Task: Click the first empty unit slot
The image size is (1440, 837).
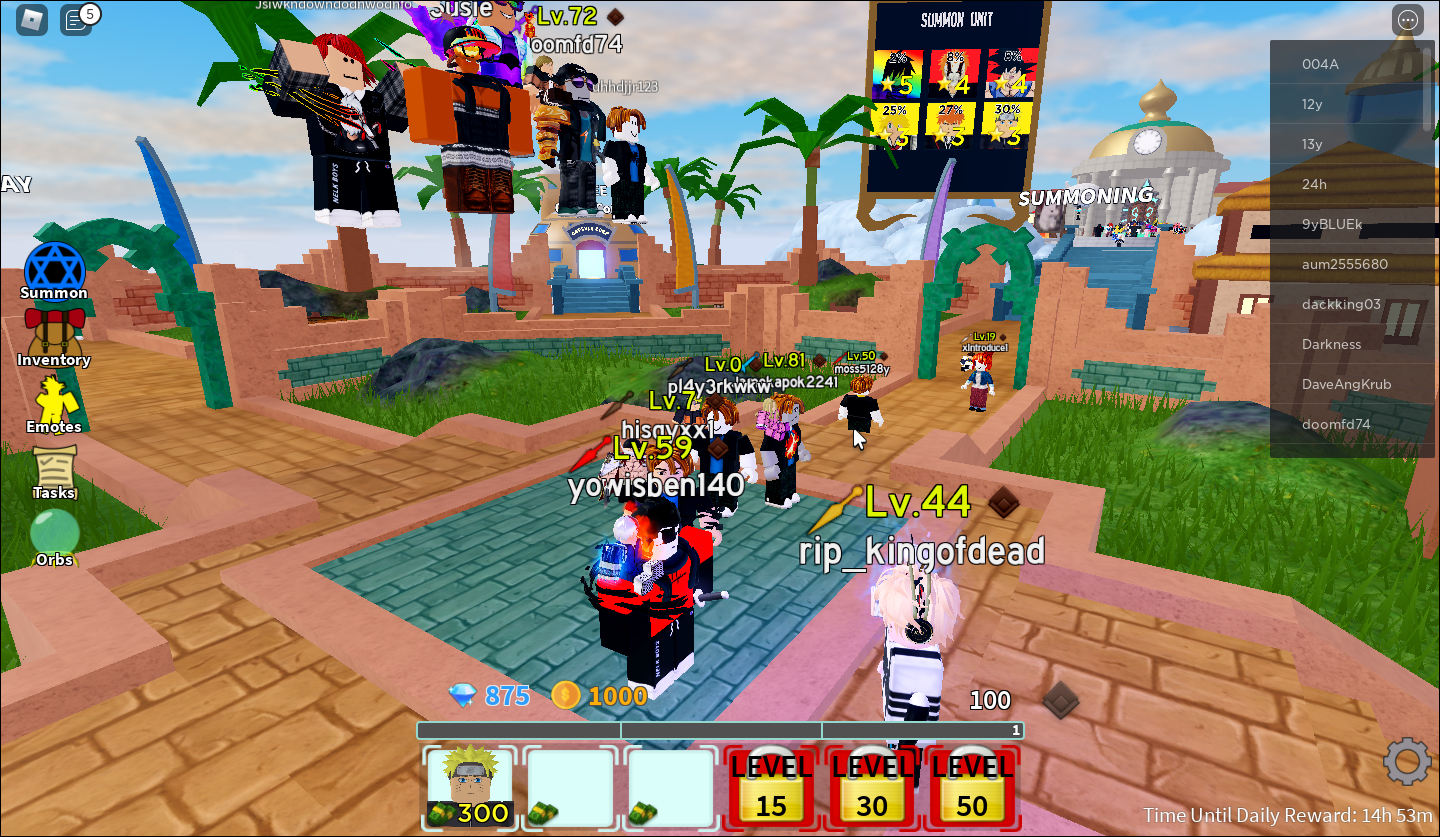Action: (x=569, y=789)
